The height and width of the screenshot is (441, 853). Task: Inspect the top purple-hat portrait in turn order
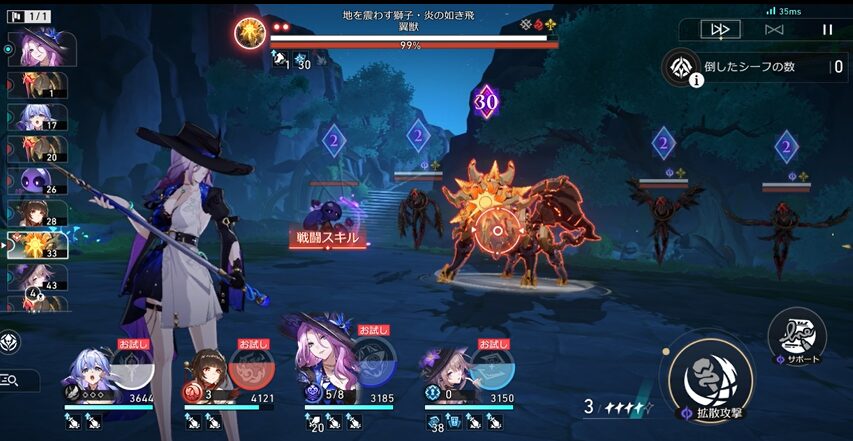click(42, 48)
